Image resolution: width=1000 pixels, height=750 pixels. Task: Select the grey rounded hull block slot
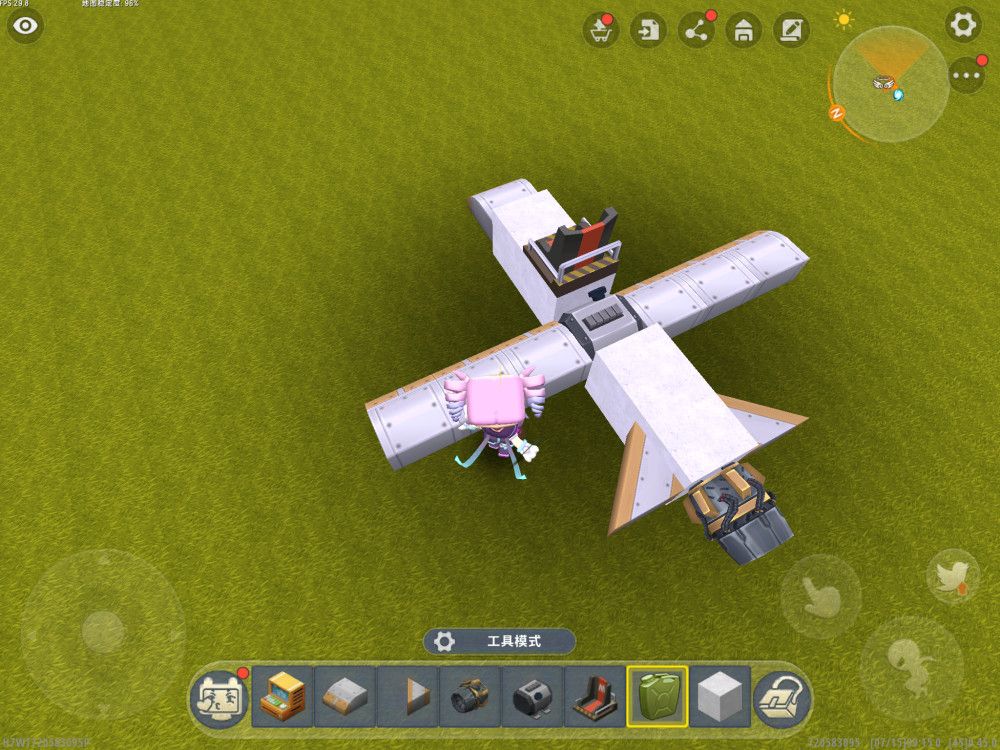pyautogui.click(x=345, y=696)
